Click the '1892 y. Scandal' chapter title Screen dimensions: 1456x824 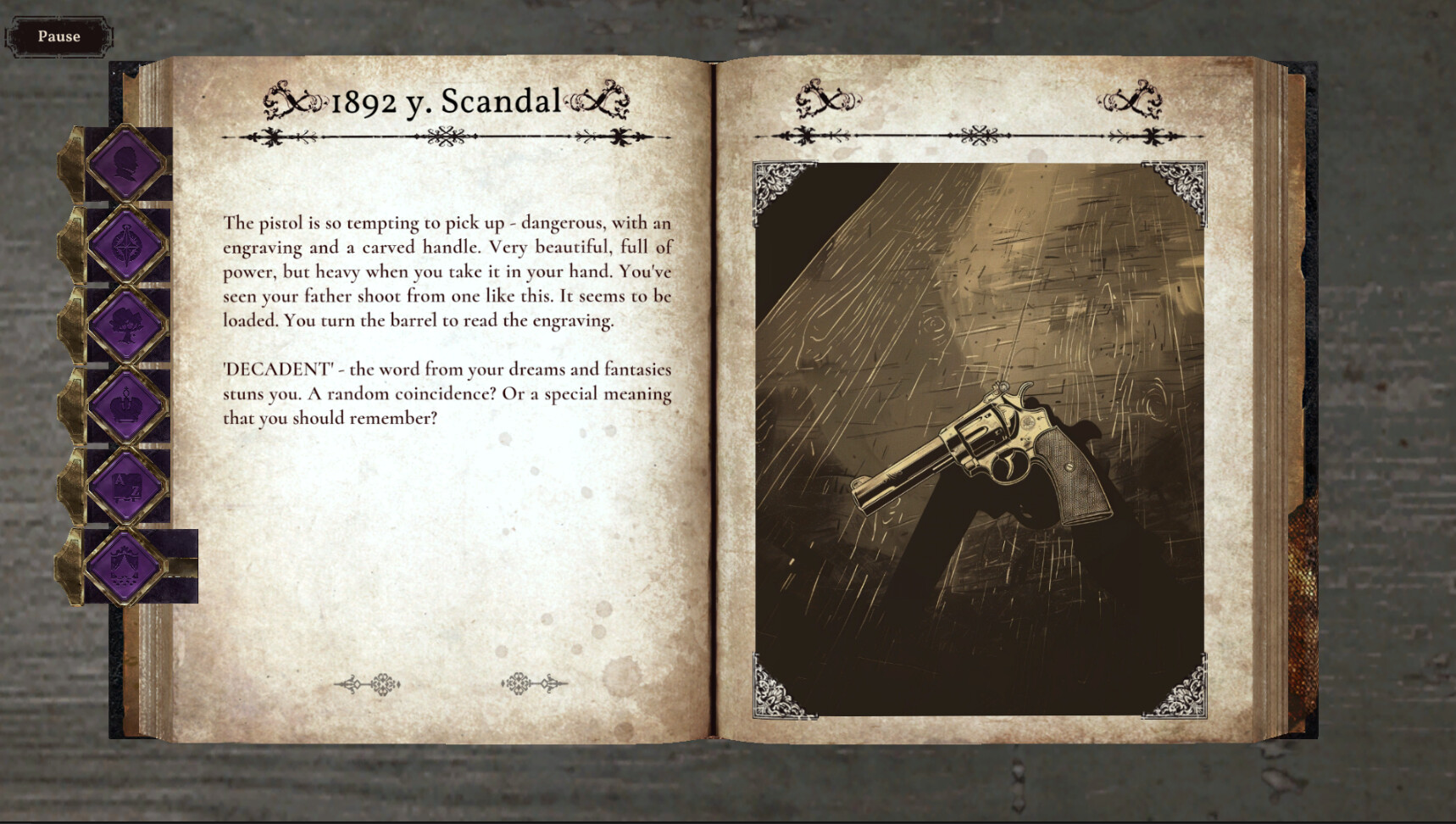click(445, 102)
